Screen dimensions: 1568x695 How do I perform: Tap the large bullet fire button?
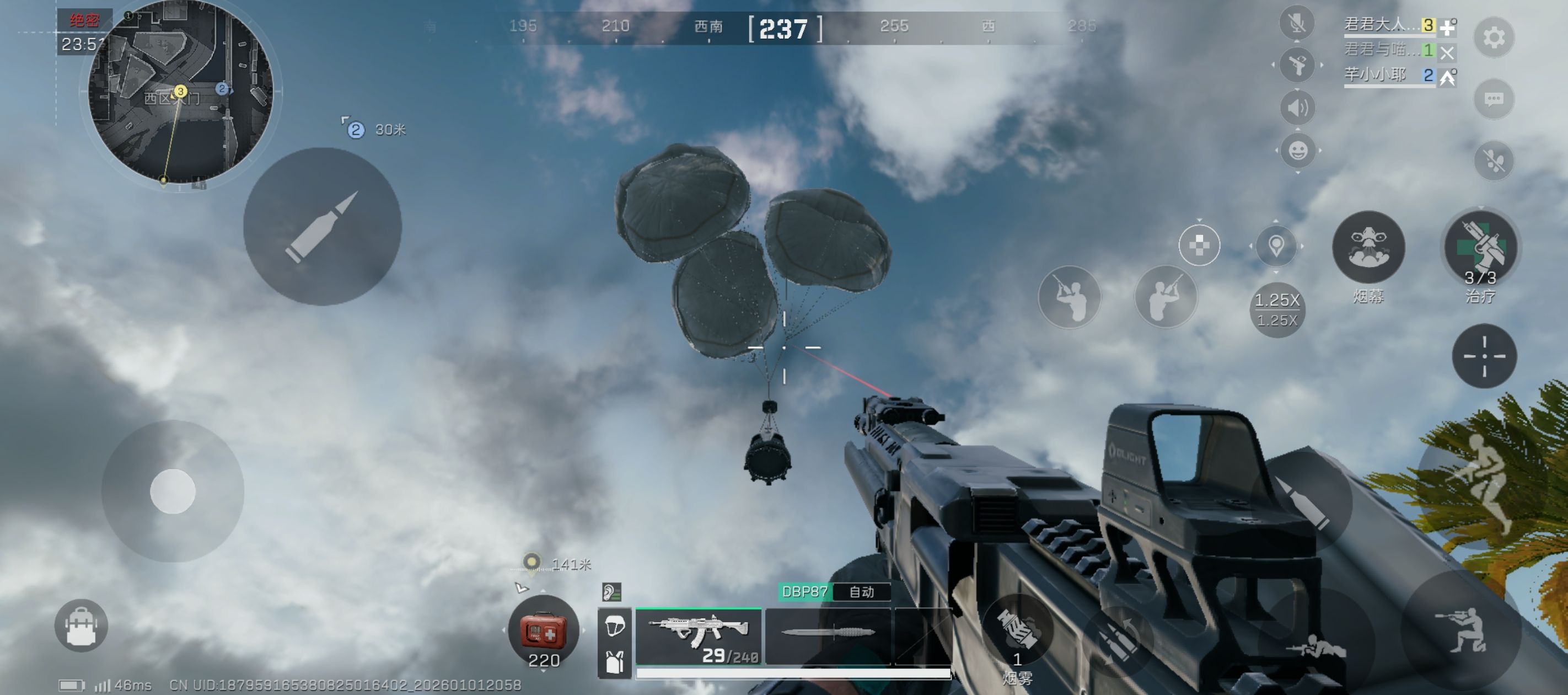click(322, 227)
